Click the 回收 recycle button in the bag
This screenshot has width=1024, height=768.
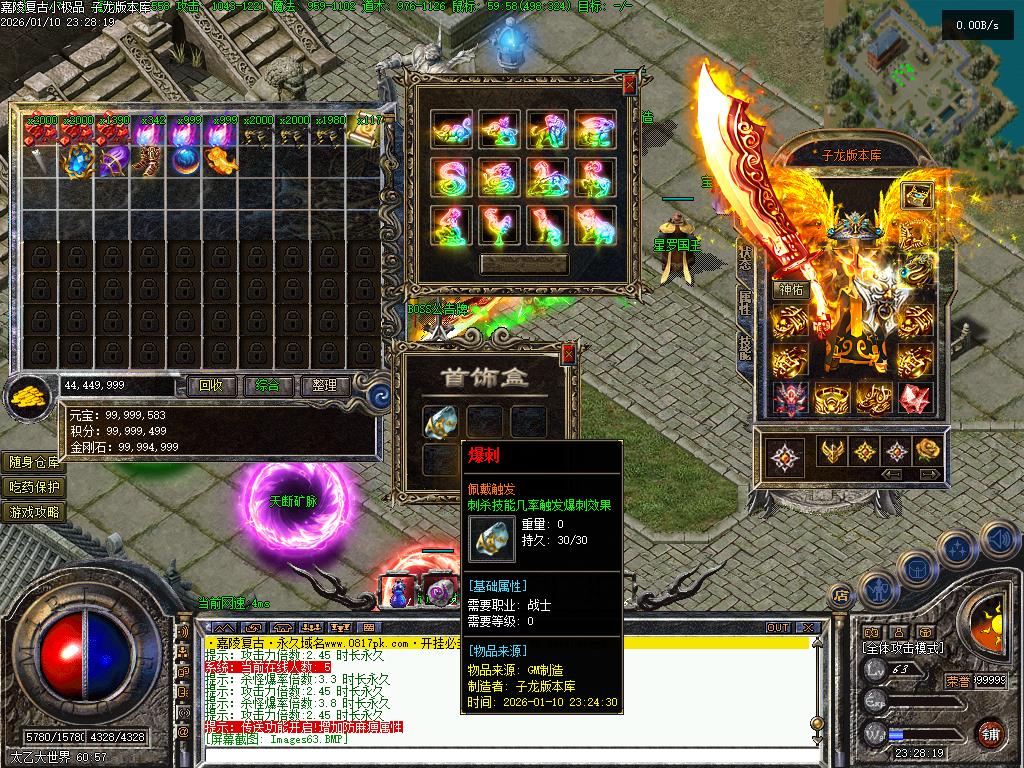point(210,385)
